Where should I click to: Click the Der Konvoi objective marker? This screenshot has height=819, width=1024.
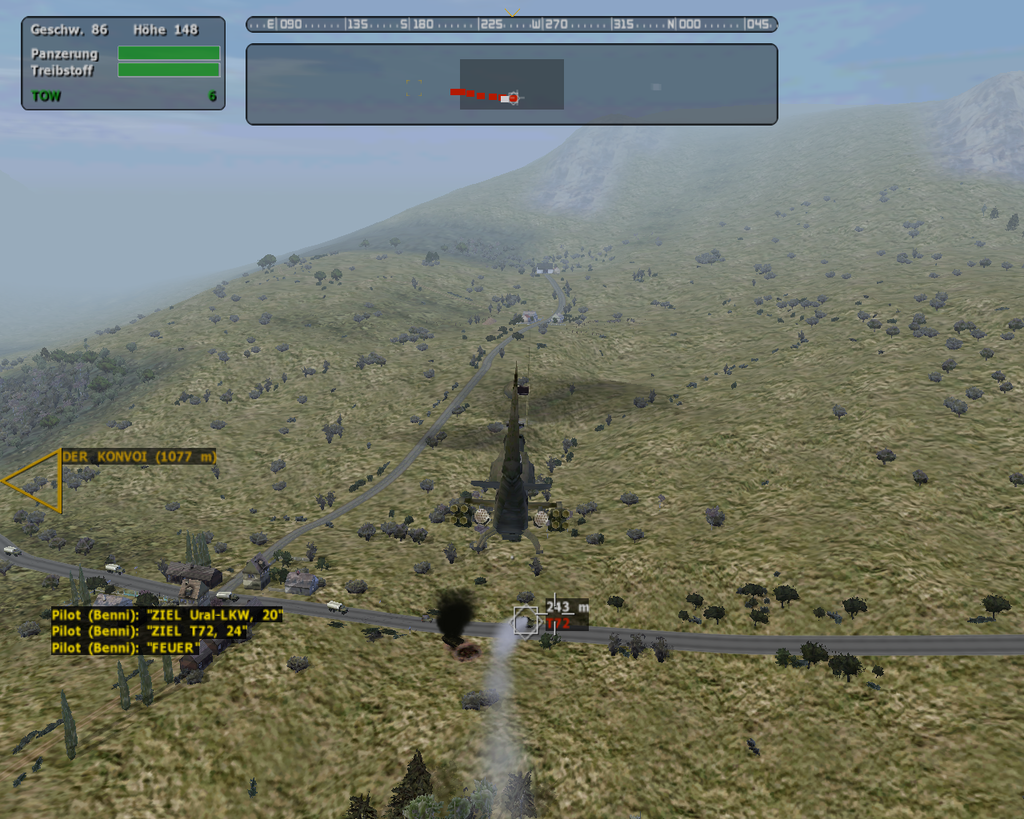pos(137,457)
